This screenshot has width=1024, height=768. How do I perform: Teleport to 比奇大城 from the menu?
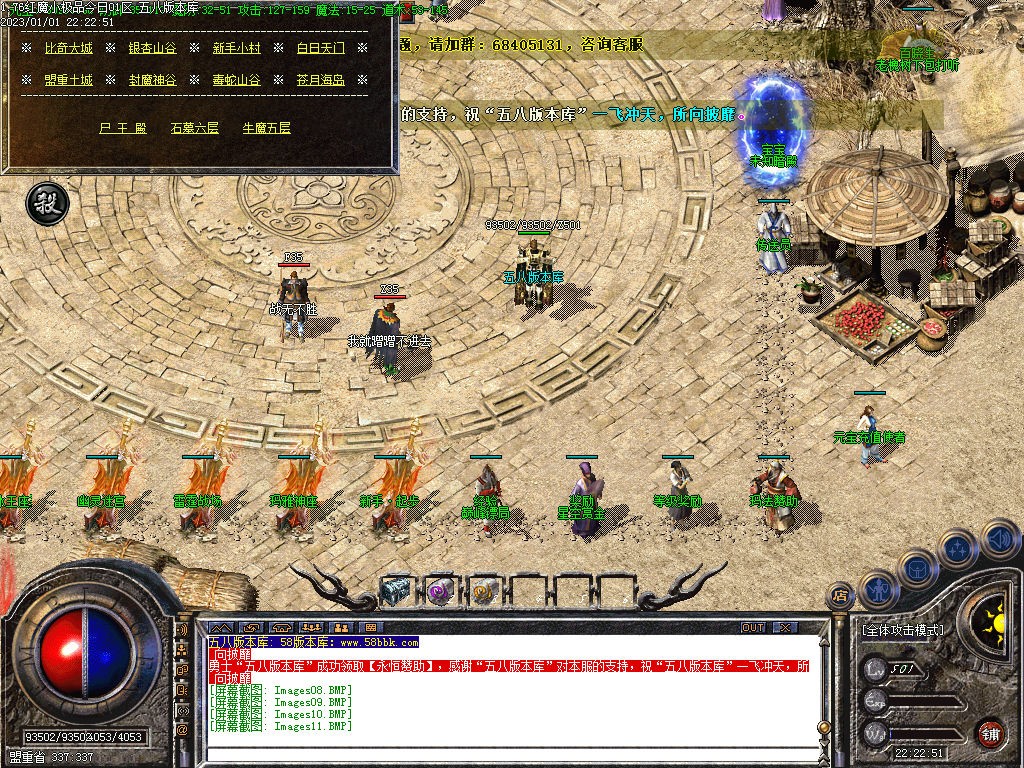[x=68, y=48]
